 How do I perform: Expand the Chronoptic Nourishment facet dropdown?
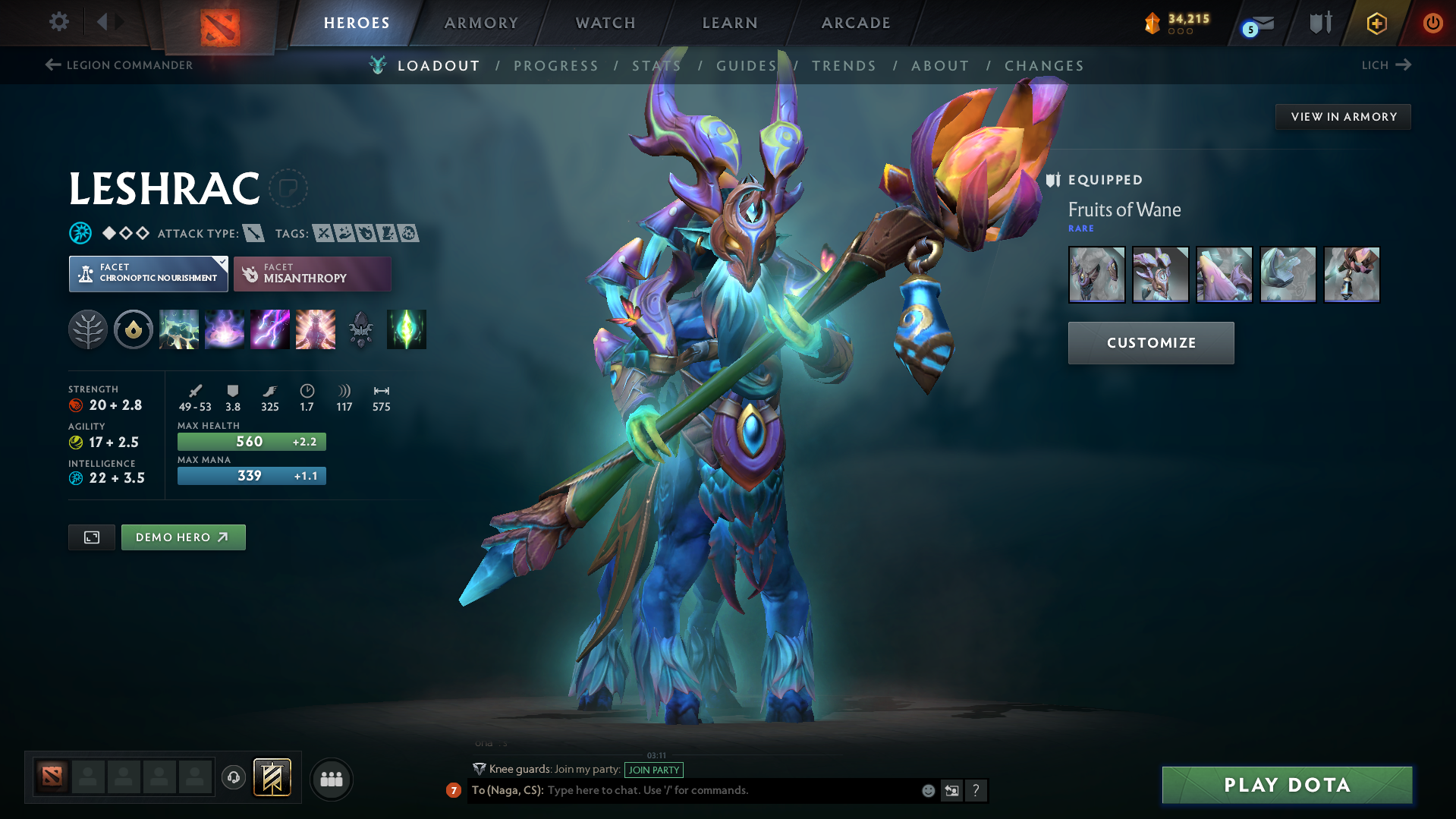pyautogui.click(x=148, y=273)
